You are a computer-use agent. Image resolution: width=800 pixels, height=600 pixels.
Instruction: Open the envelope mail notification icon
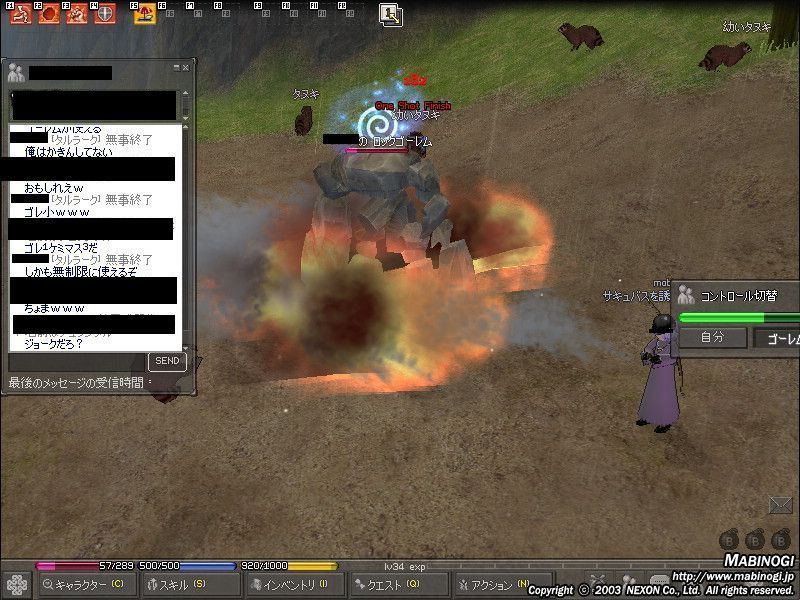pos(780,505)
